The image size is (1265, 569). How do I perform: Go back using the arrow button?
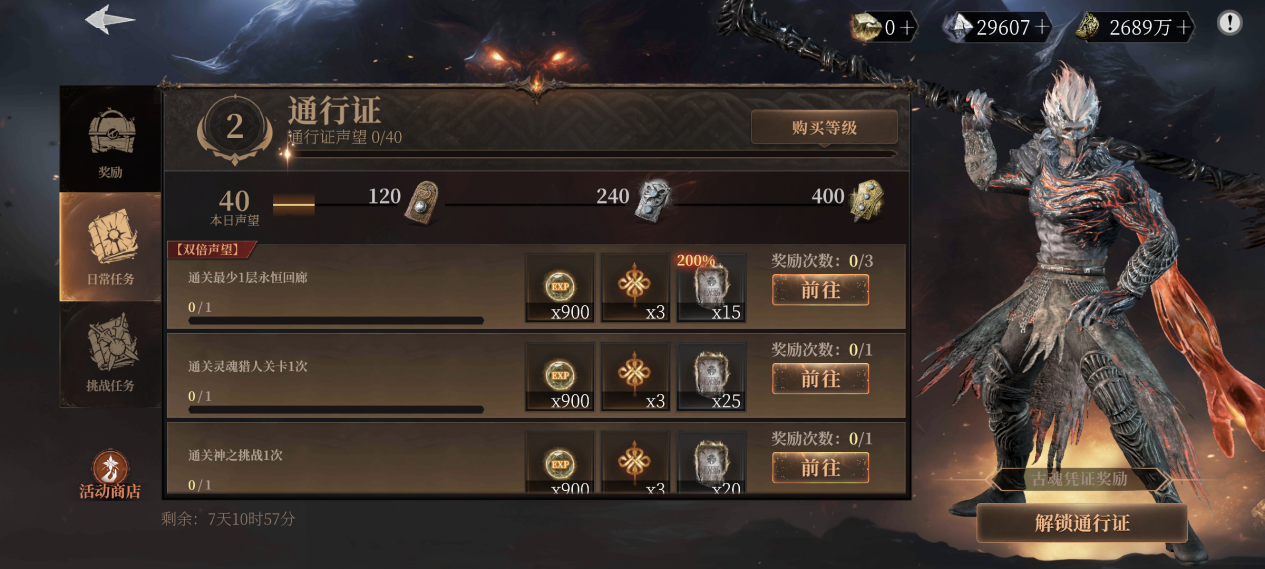[110, 20]
